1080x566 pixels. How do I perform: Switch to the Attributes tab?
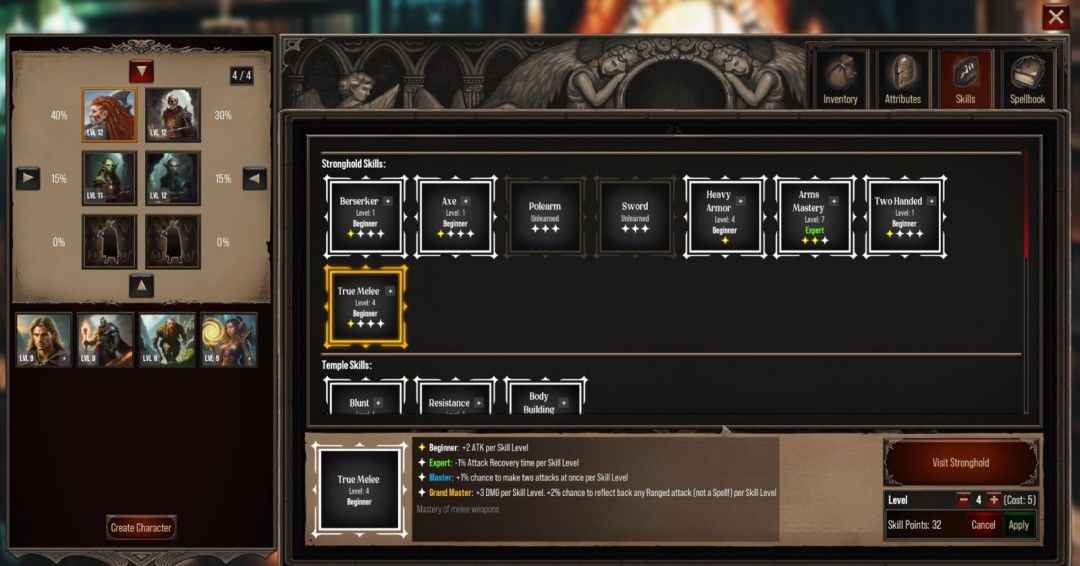point(902,79)
